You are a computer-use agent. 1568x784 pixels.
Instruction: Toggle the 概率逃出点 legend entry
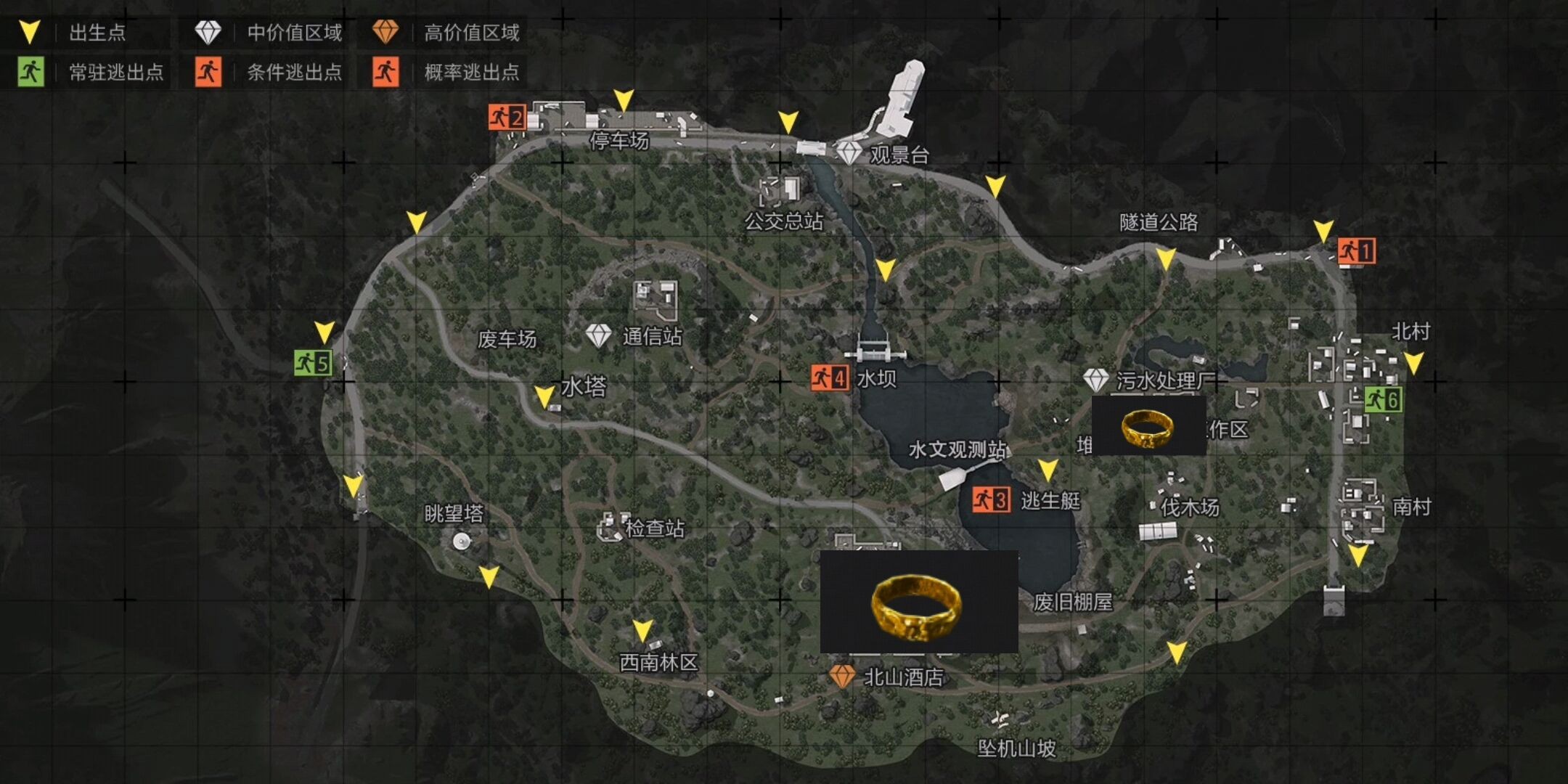point(446,72)
